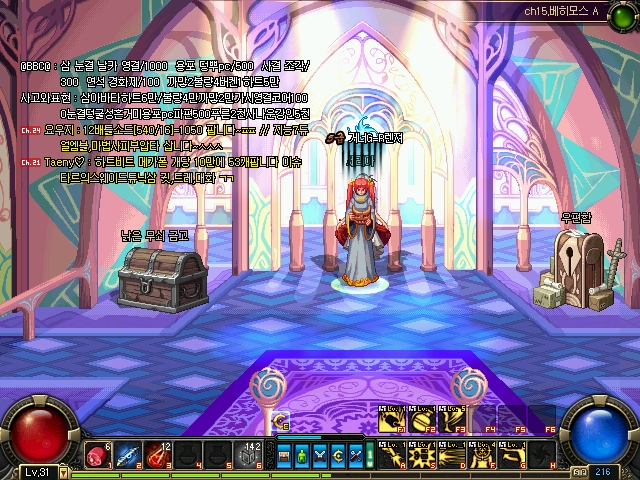Trigger the skill bound to D
The width and height of the screenshot is (640, 480).
tap(450, 455)
